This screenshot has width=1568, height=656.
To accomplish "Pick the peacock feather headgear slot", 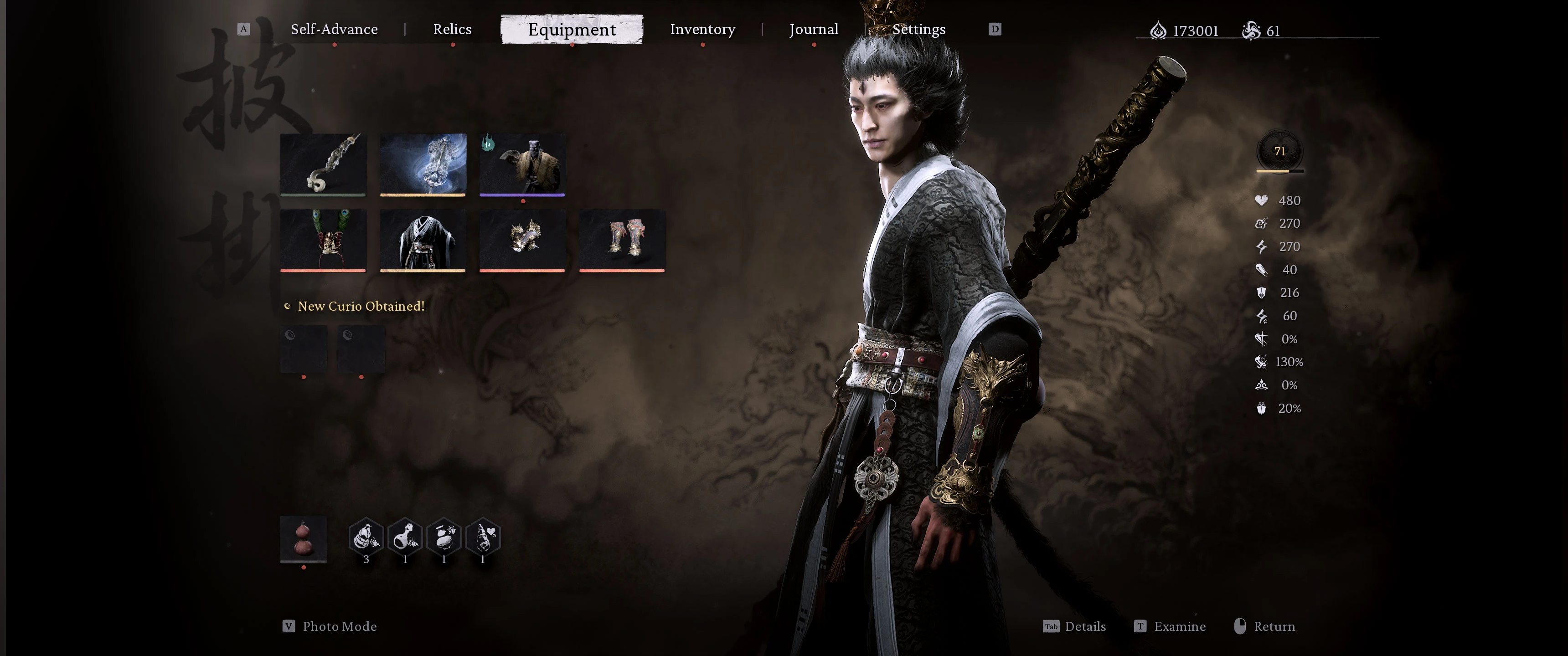I will 323,240.
